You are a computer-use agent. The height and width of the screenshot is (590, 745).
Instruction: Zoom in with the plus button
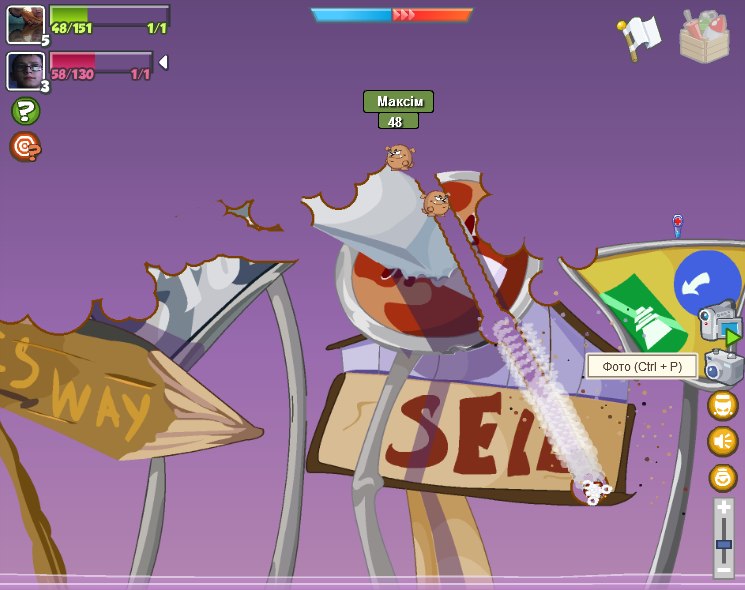(723, 509)
